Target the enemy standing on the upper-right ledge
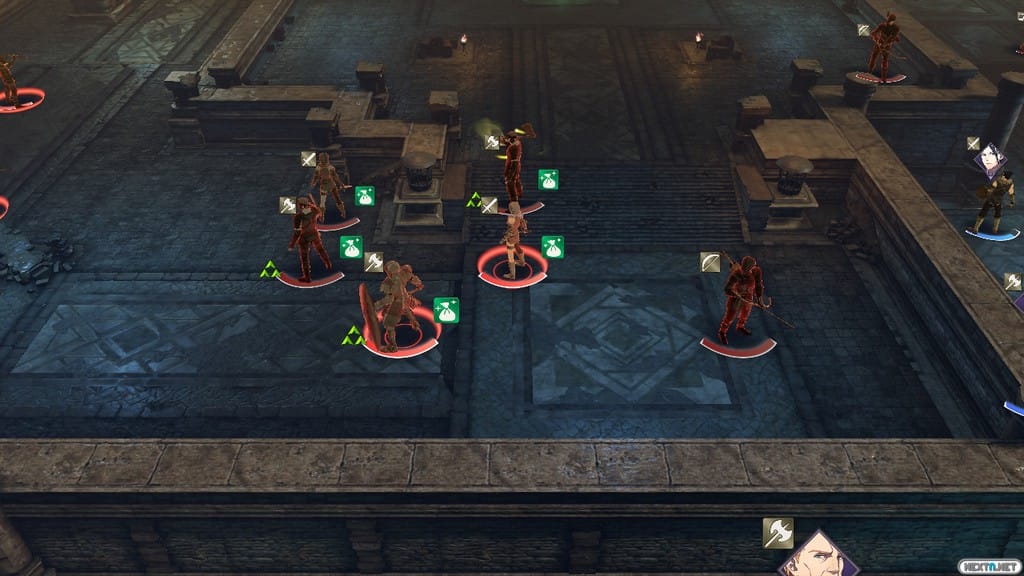The image size is (1024, 576). (883, 46)
